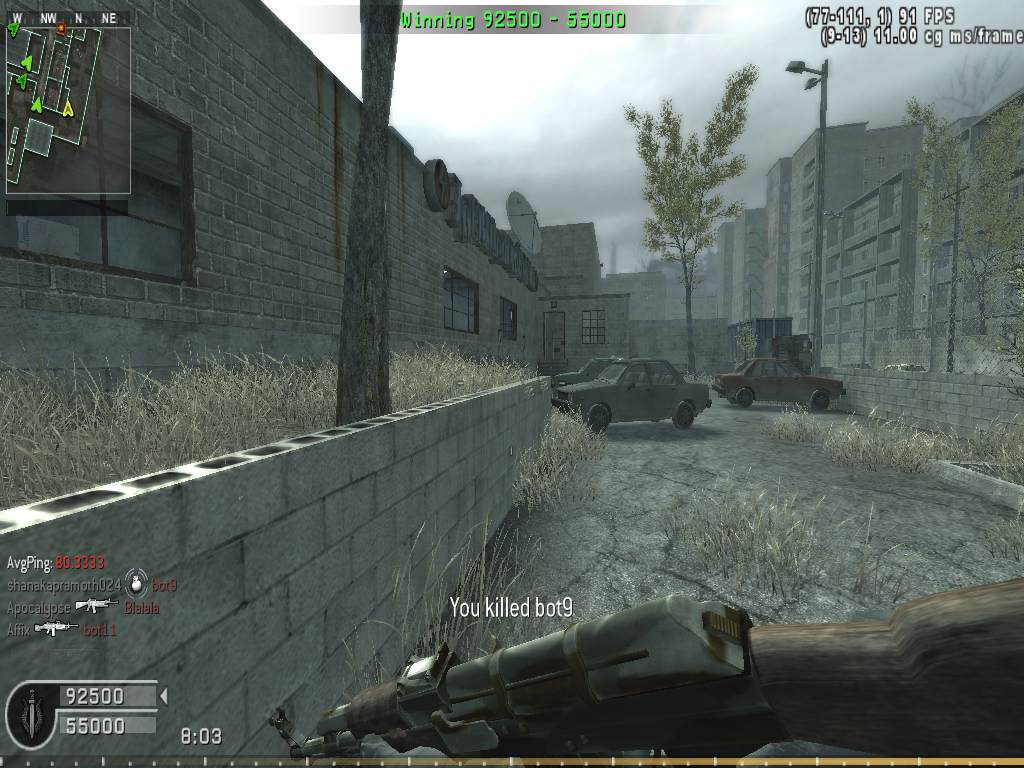Select the yellow player arrow on minimap
This screenshot has width=1024, height=768.
68,108
